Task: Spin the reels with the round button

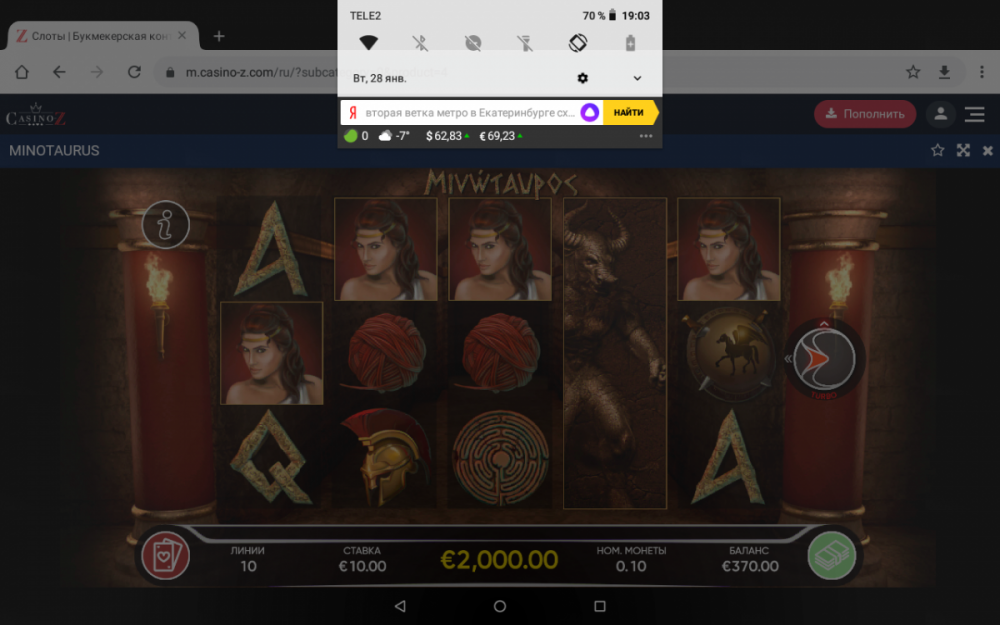Action: coord(824,359)
